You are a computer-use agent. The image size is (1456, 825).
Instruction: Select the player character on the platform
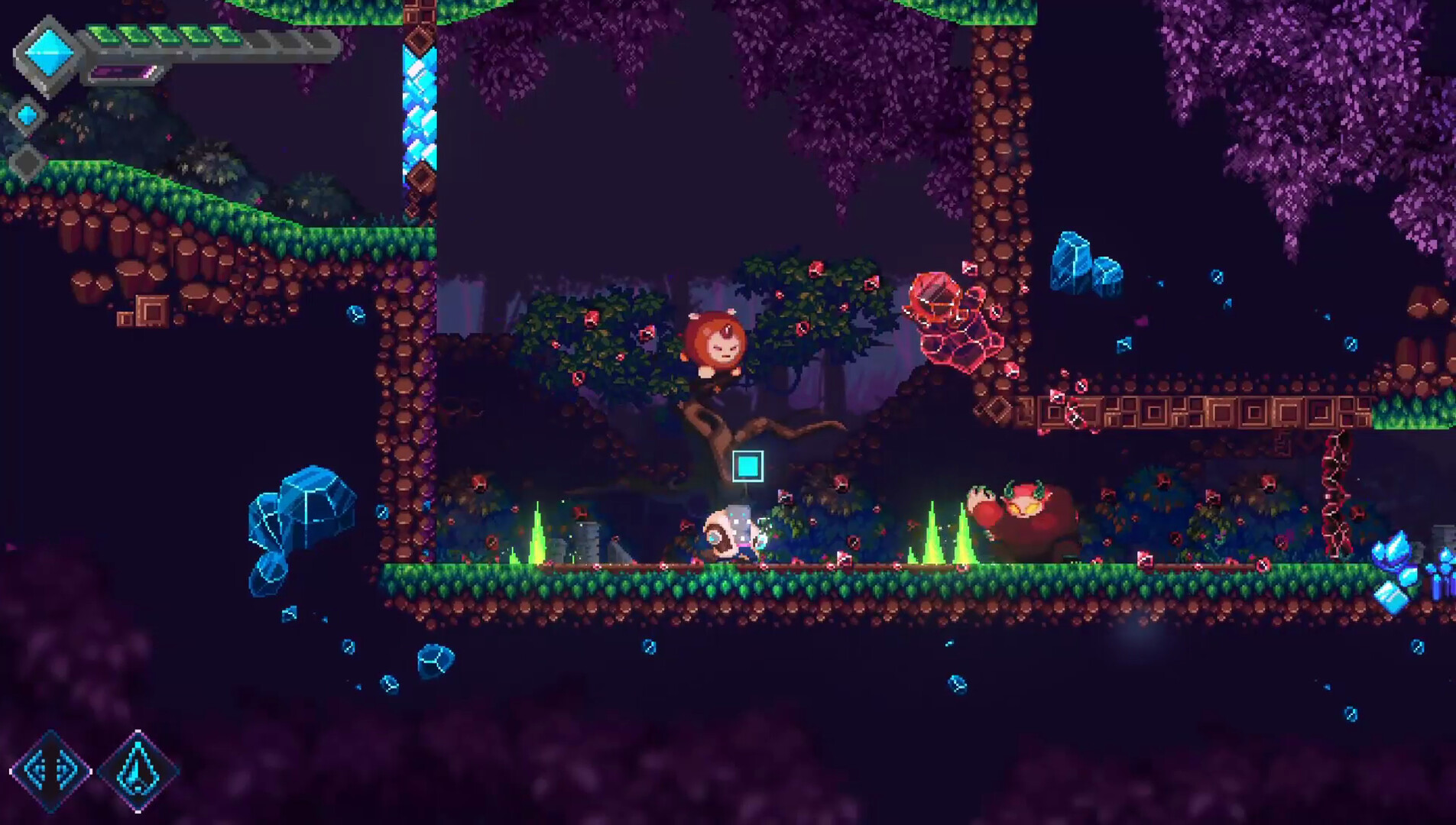[730, 535]
